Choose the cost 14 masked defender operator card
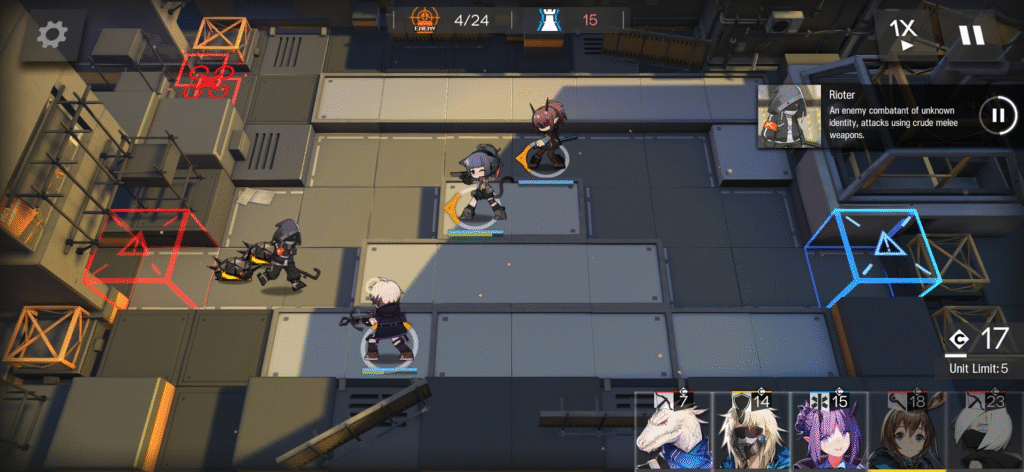This screenshot has height=472, width=1024. tap(751, 432)
